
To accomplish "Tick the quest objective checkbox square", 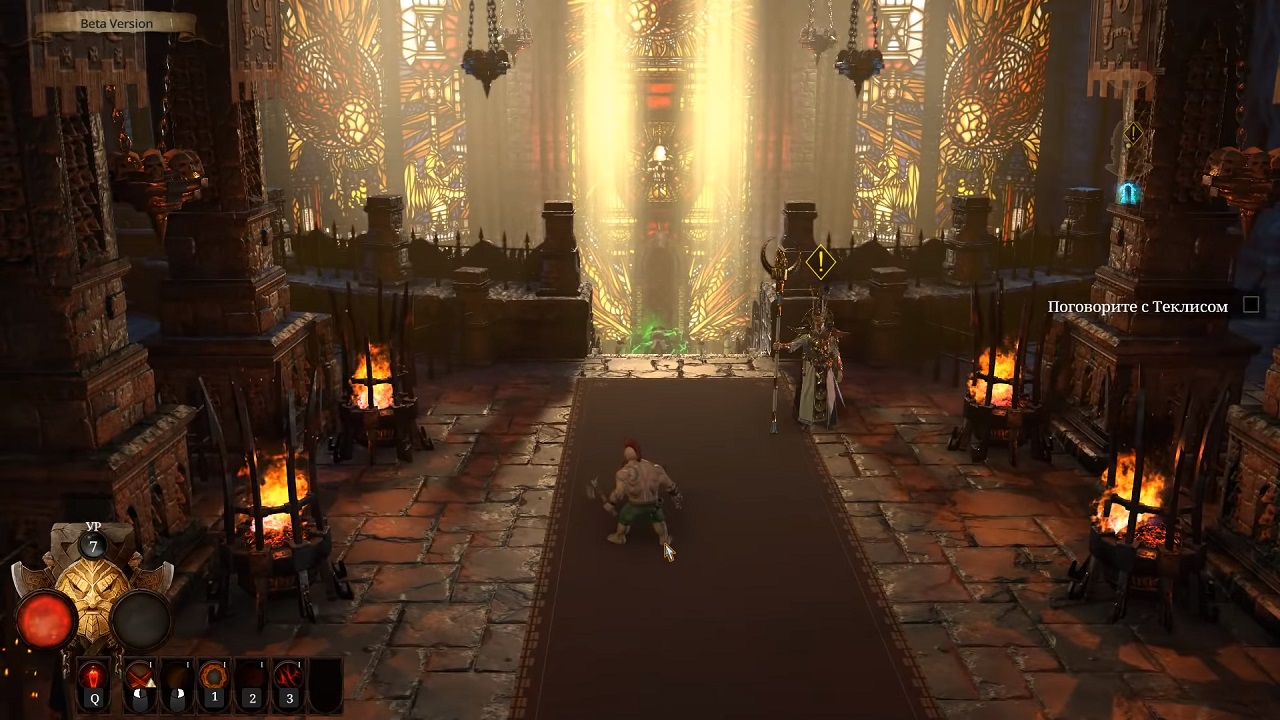I will click(1251, 305).
